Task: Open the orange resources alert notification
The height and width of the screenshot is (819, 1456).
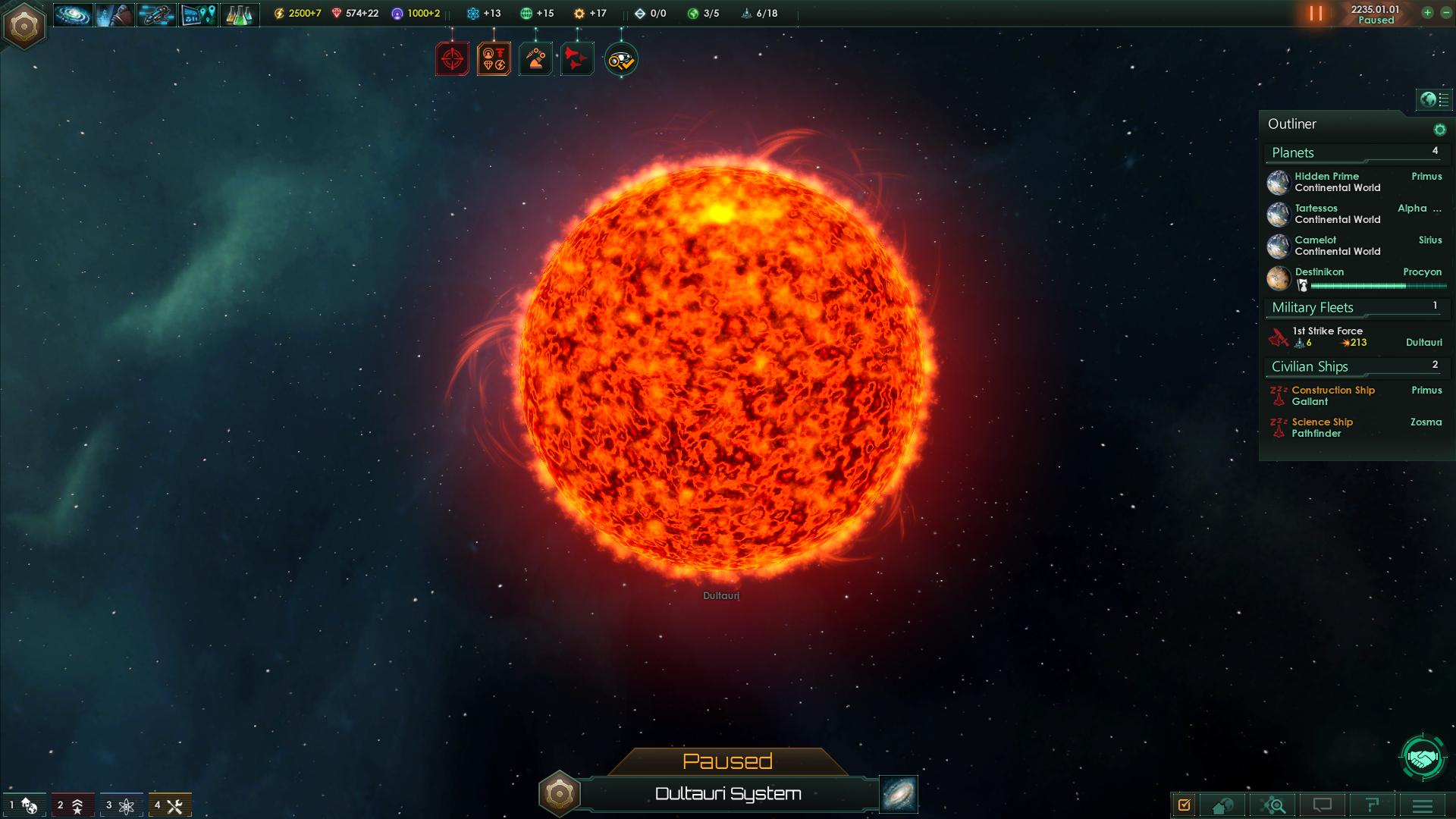Action: (494, 59)
